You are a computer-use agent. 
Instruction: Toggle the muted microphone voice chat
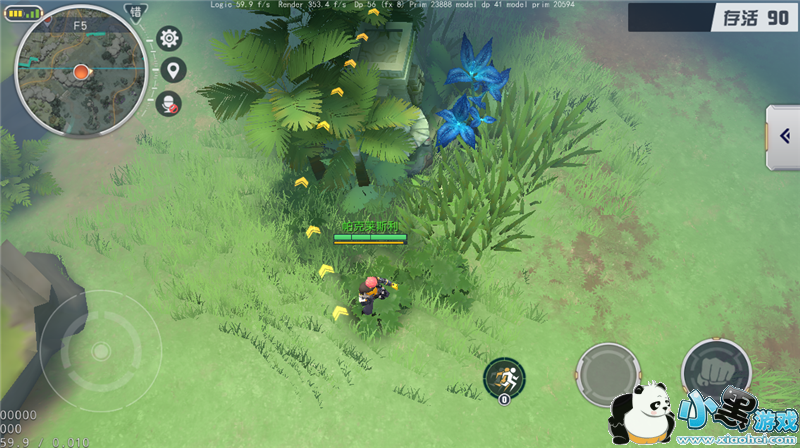click(x=170, y=102)
